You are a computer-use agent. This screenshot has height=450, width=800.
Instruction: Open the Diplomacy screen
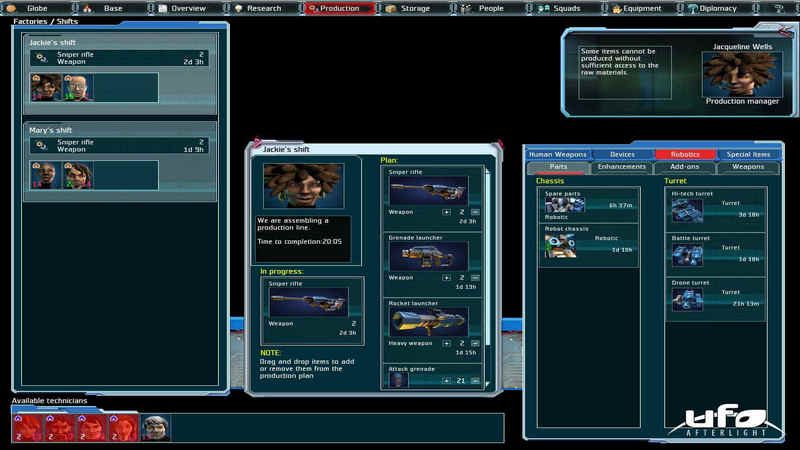click(717, 8)
